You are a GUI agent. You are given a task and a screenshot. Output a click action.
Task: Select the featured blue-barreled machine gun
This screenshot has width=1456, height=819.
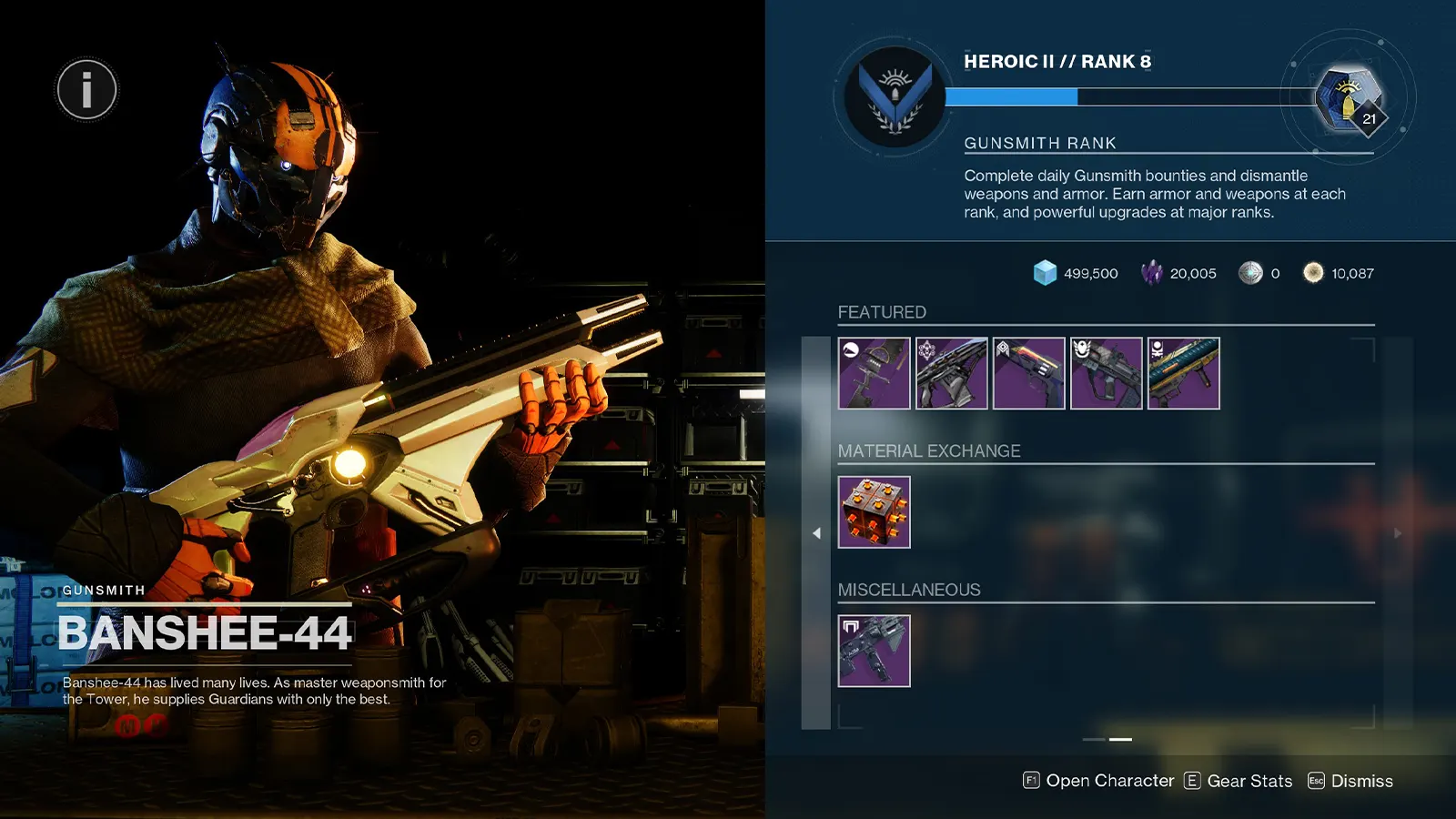(1184, 373)
